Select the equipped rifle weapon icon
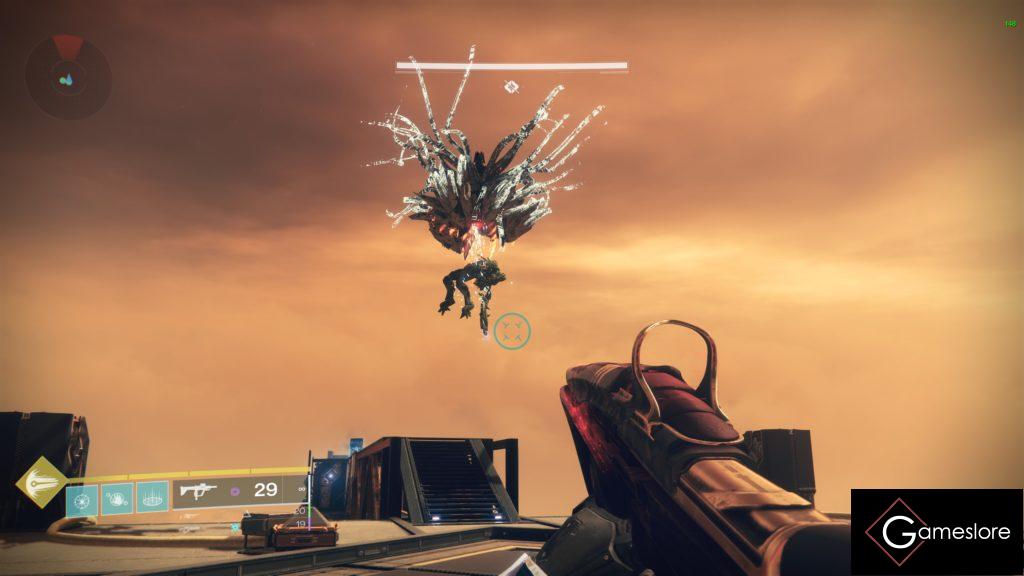 click(198, 491)
